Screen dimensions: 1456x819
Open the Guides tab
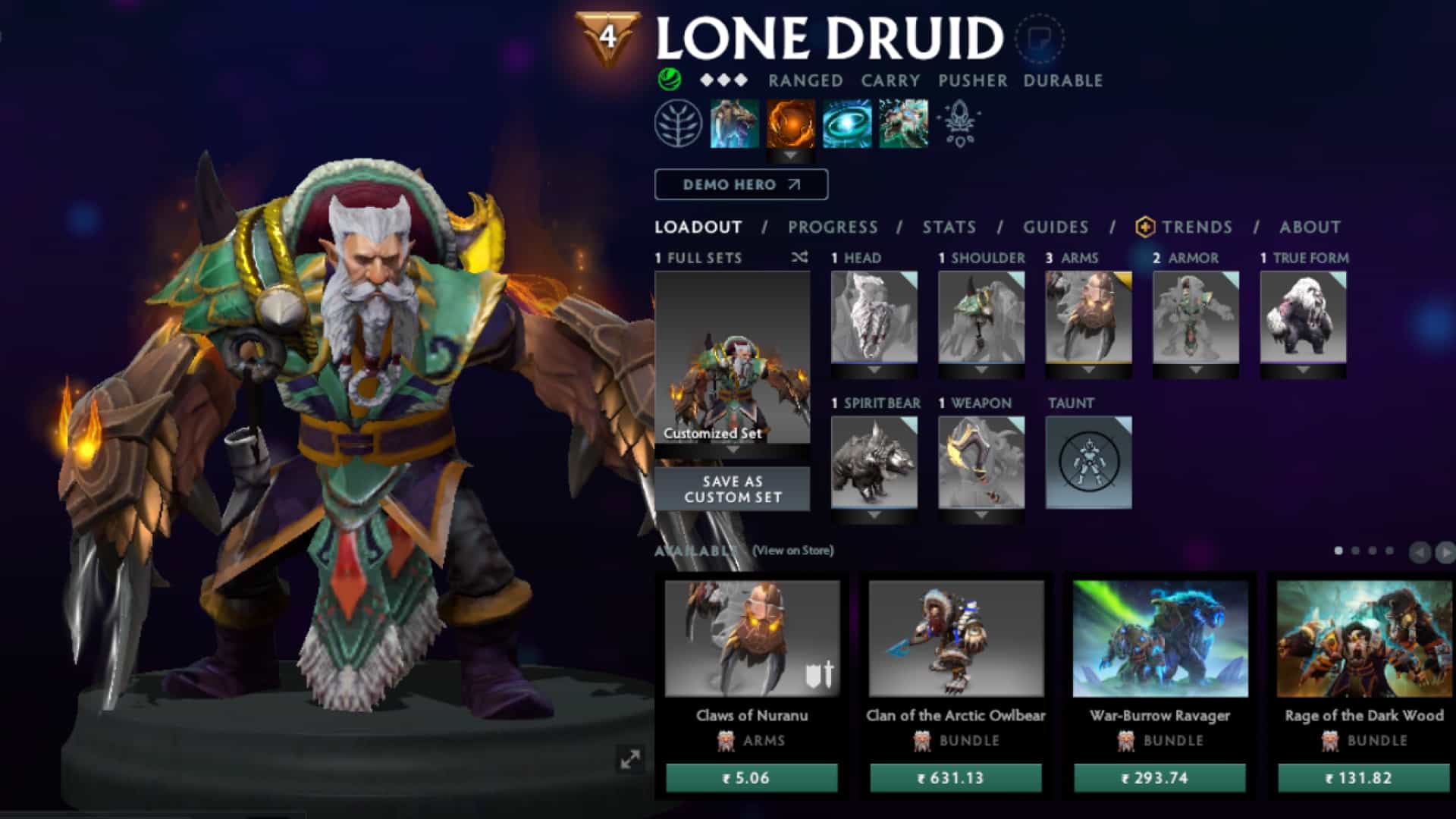pos(1055,227)
